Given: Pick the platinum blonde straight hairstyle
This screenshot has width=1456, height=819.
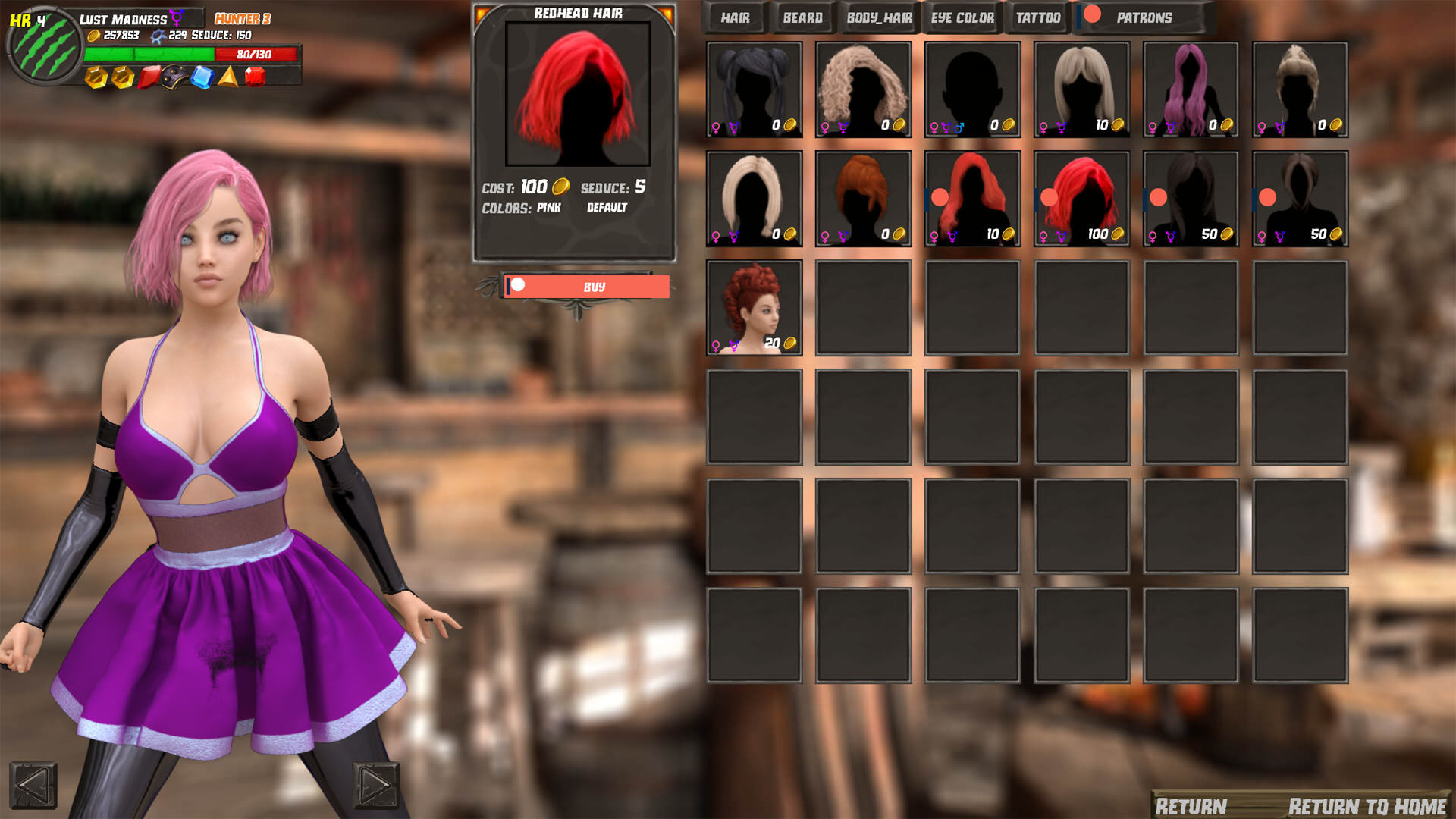Looking at the screenshot, I should (754, 199).
